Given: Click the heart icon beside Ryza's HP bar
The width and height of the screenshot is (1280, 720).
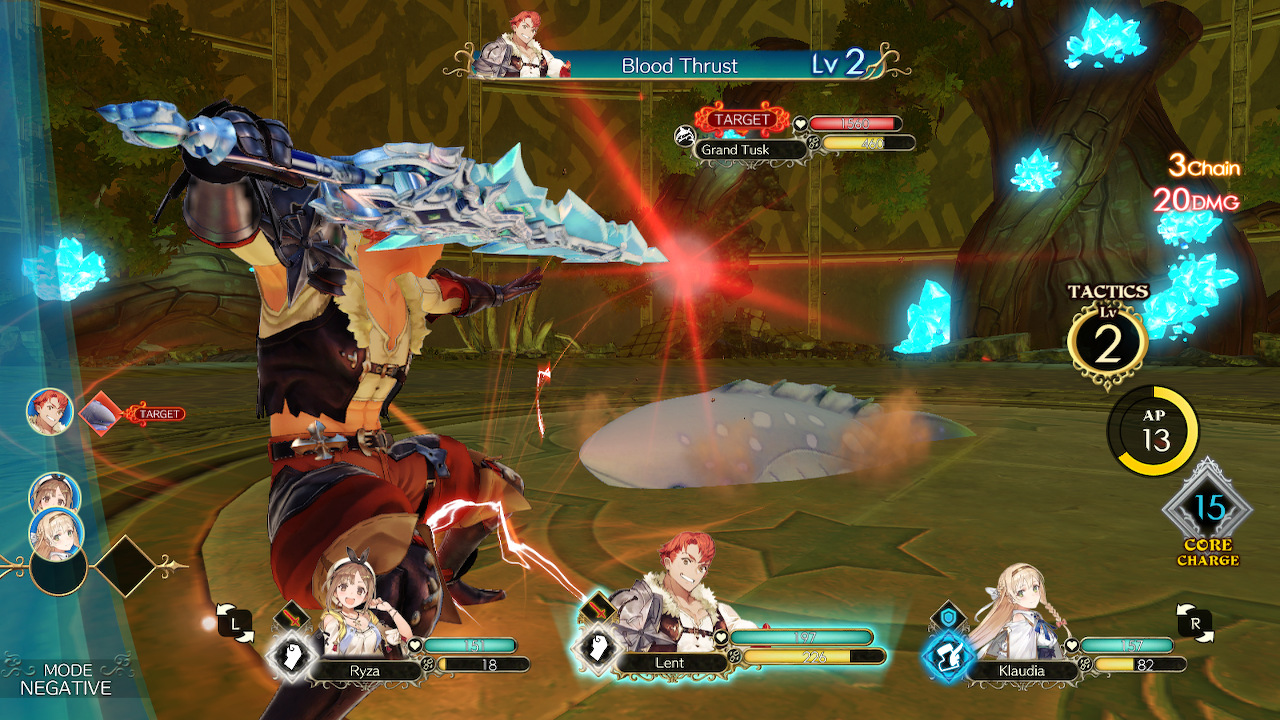Looking at the screenshot, I should click(x=417, y=645).
